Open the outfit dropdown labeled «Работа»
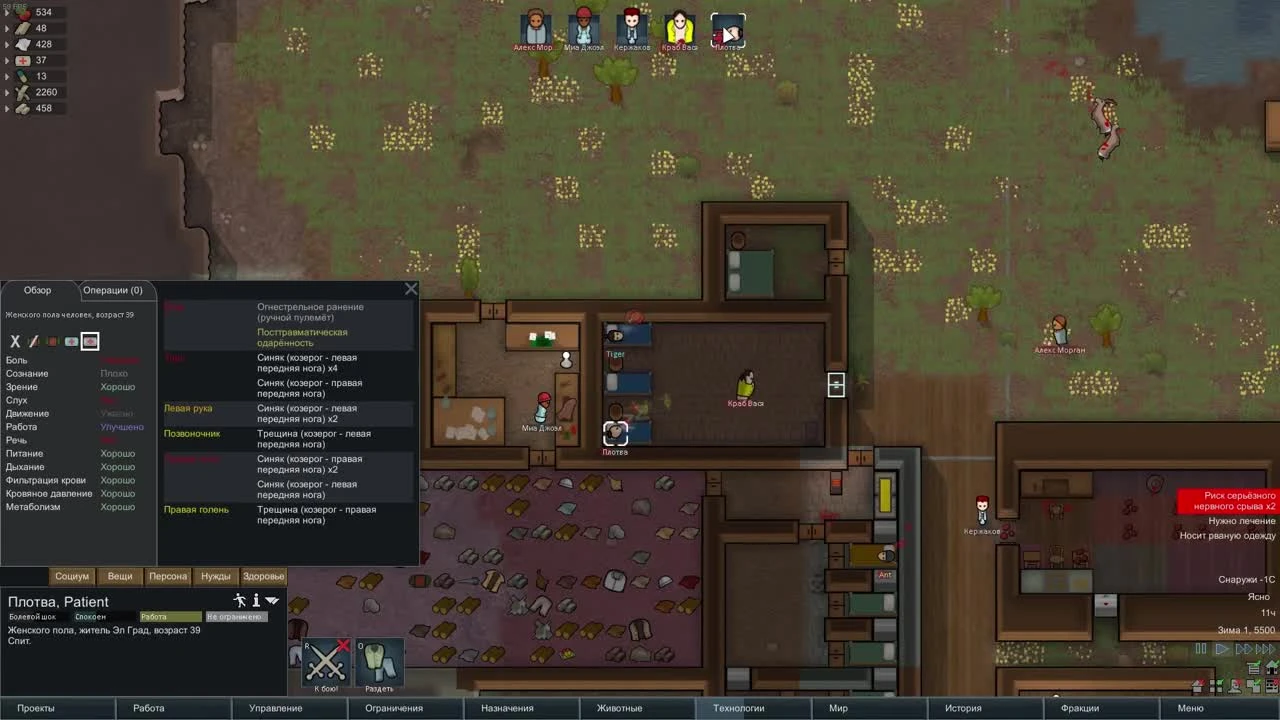Viewport: 1280px width, 720px height. point(171,618)
